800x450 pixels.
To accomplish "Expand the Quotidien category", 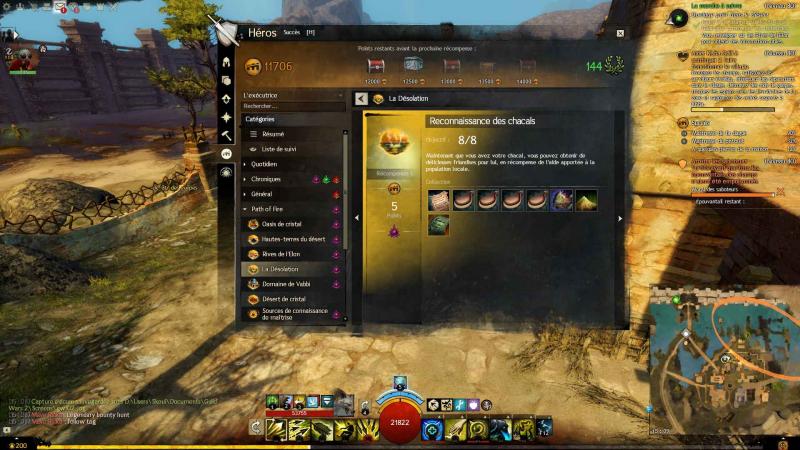I will pyautogui.click(x=265, y=164).
